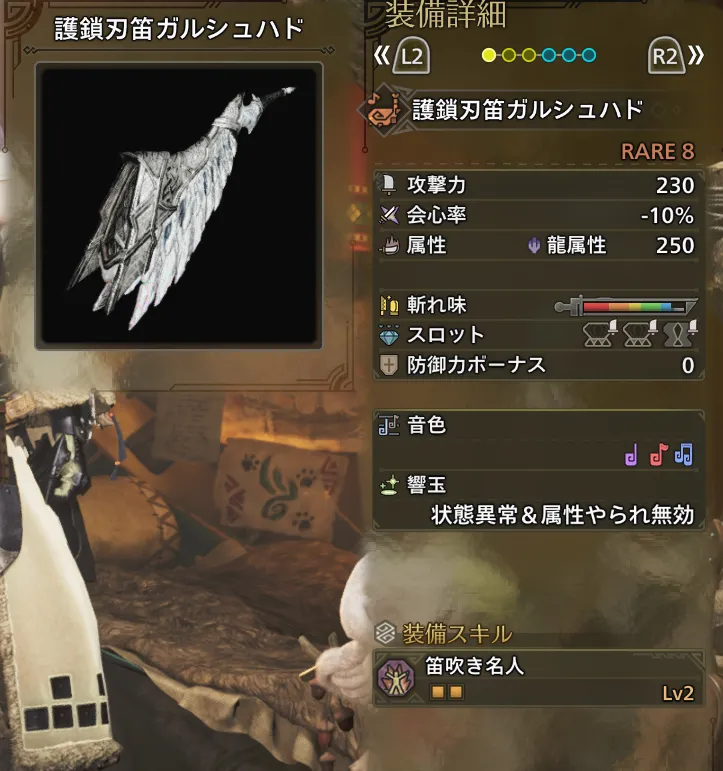Choose the 響玉 echo bubble effect row
Viewport: 723px width, 771px height.
(x=536, y=501)
